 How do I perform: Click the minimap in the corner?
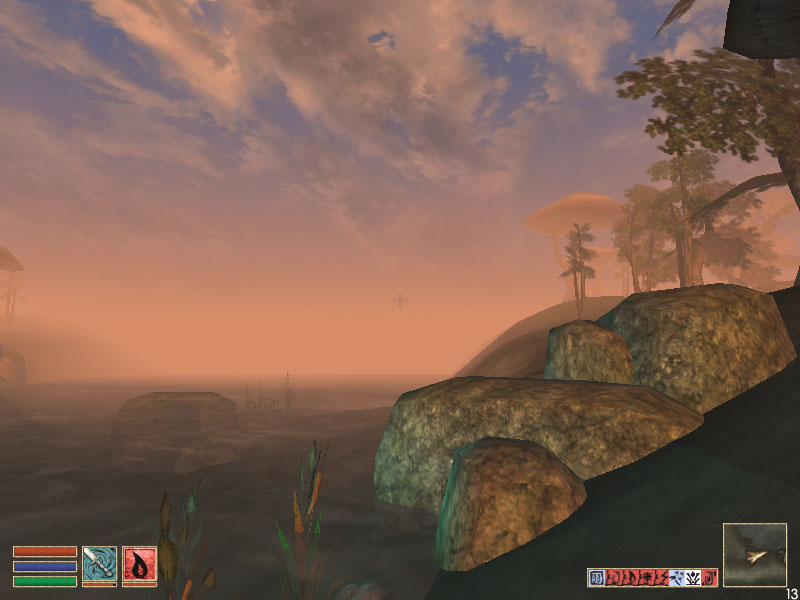point(755,554)
